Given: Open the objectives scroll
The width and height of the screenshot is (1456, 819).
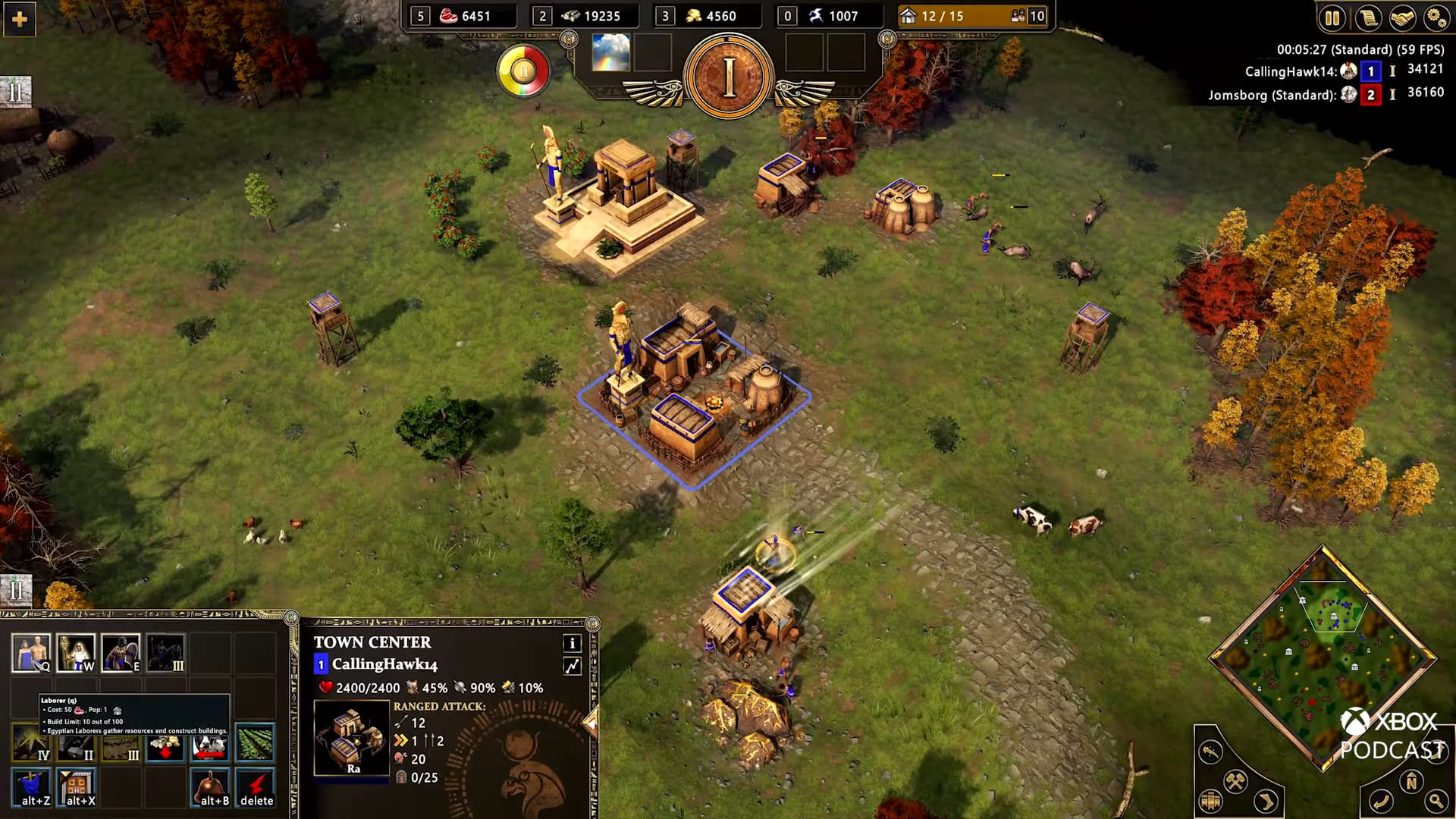Looking at the screenshot, I should tap(1367, 17).
